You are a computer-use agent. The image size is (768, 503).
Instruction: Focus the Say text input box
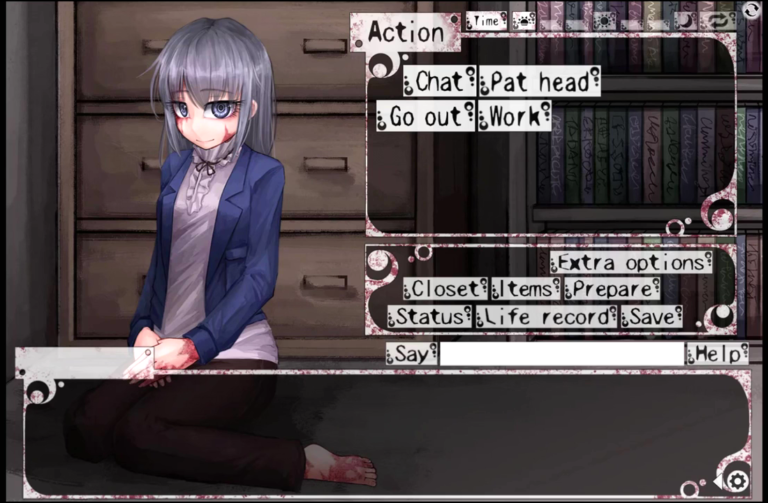click(x=562, y=354)
